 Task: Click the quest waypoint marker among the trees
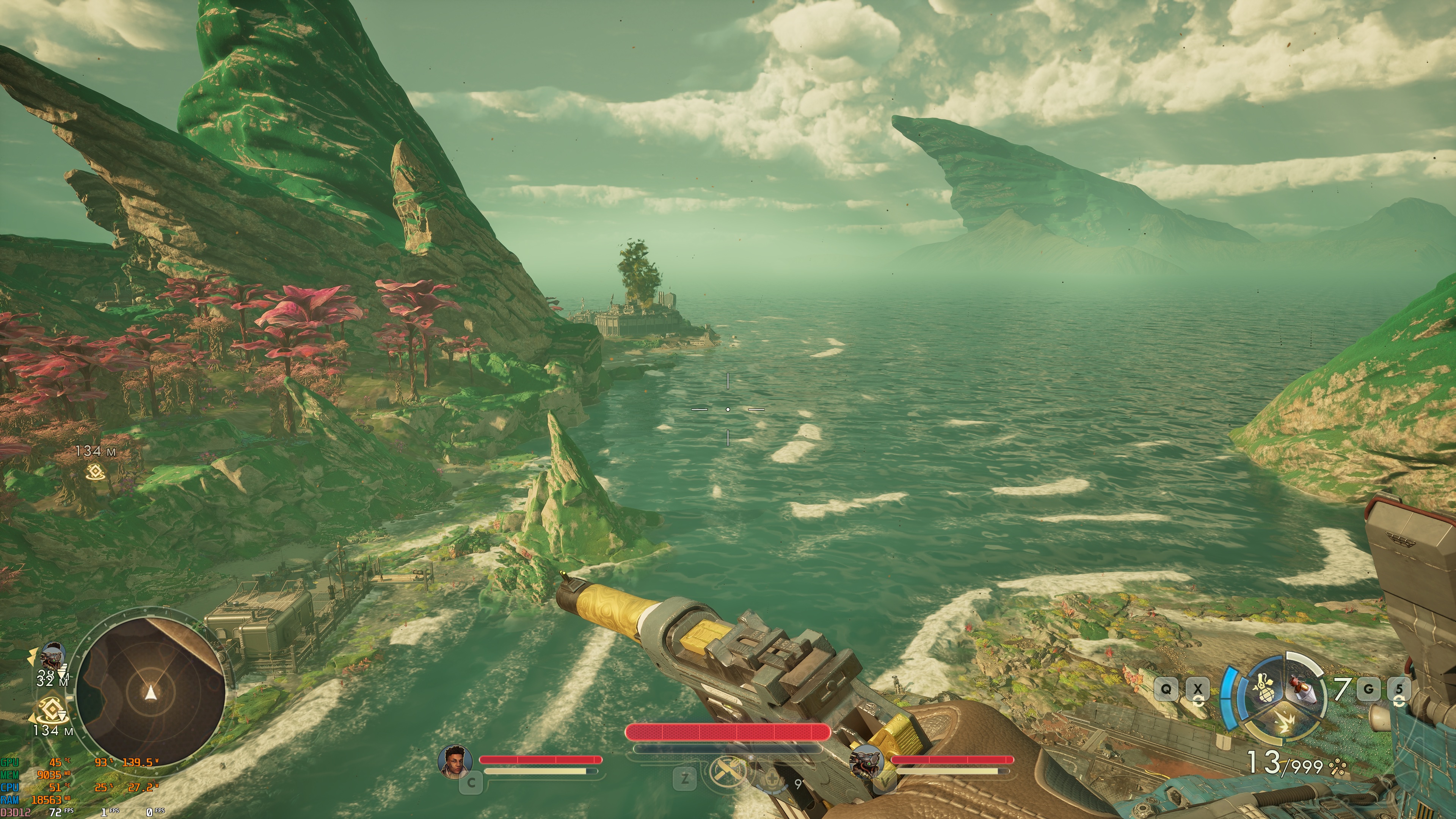coord(94,471)
